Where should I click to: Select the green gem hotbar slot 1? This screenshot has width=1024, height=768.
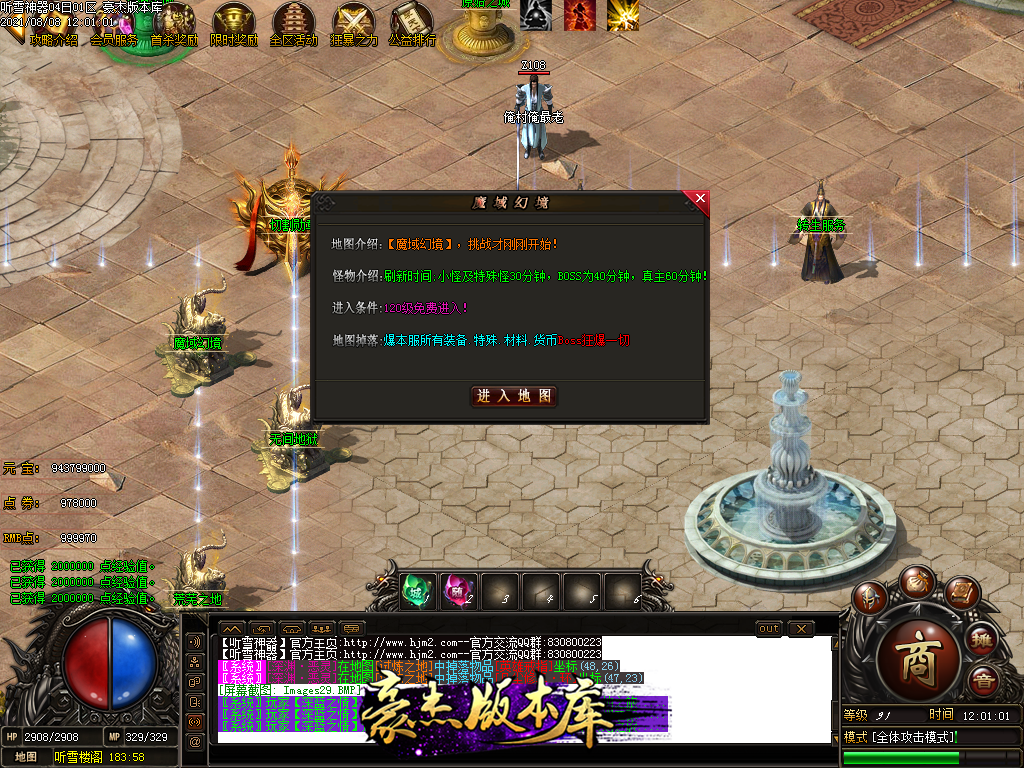click(x=419, y=591)
